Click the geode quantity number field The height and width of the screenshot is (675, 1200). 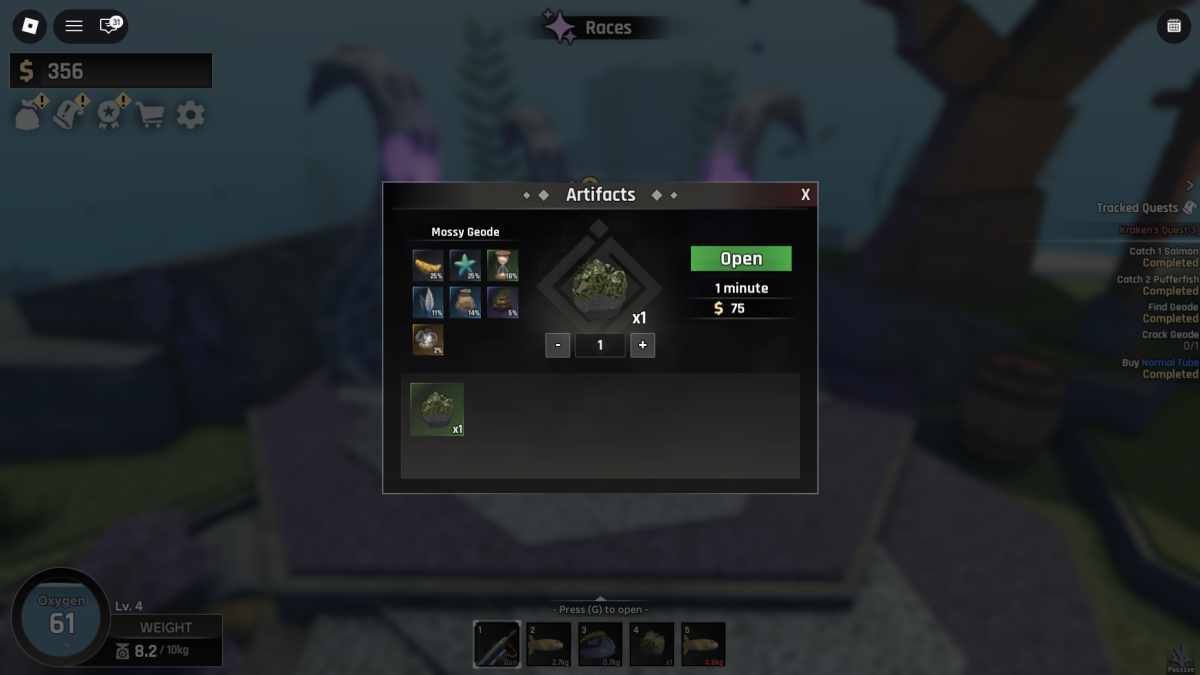click(x=600, y=345)
